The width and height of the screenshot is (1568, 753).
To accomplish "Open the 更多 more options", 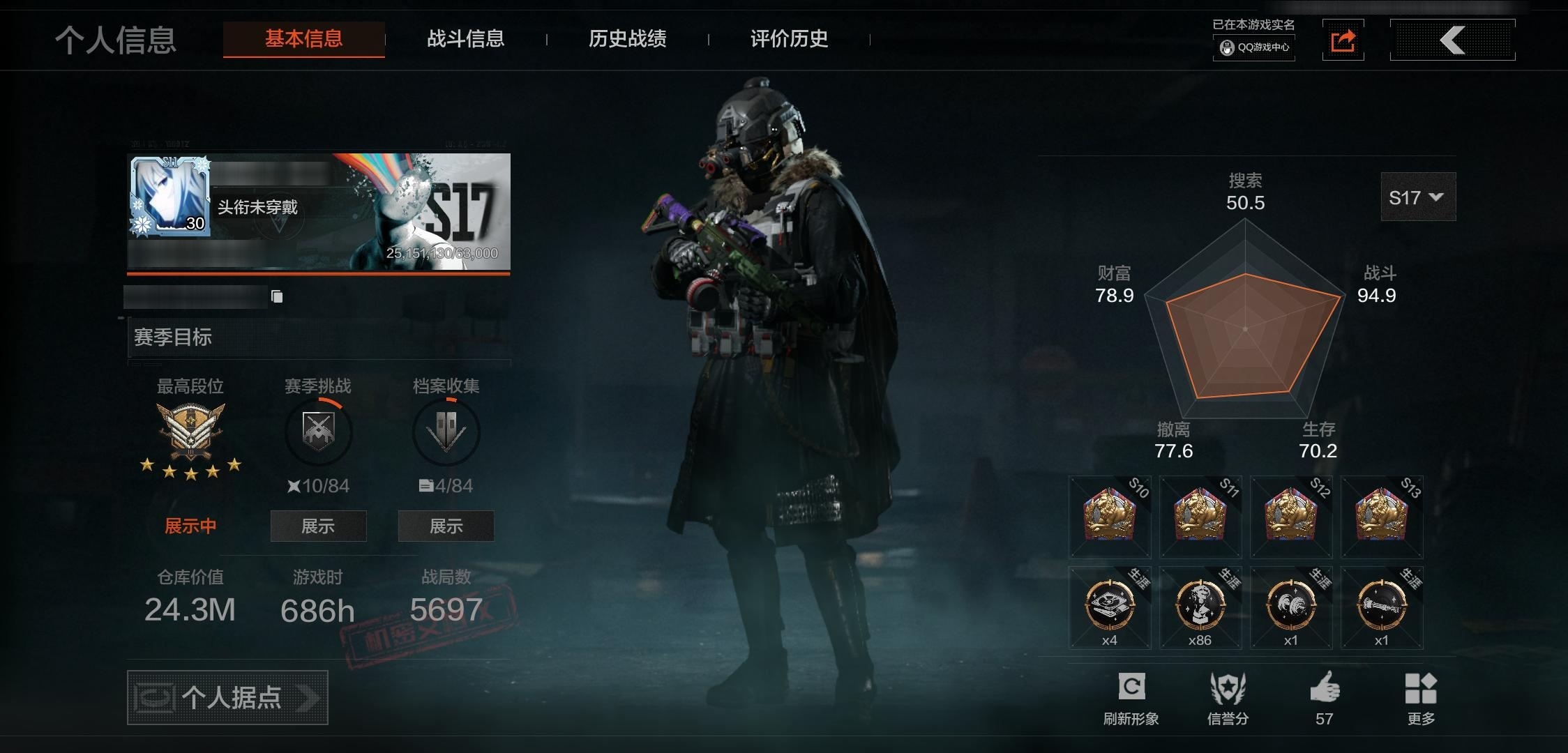I will [1420, 688].
